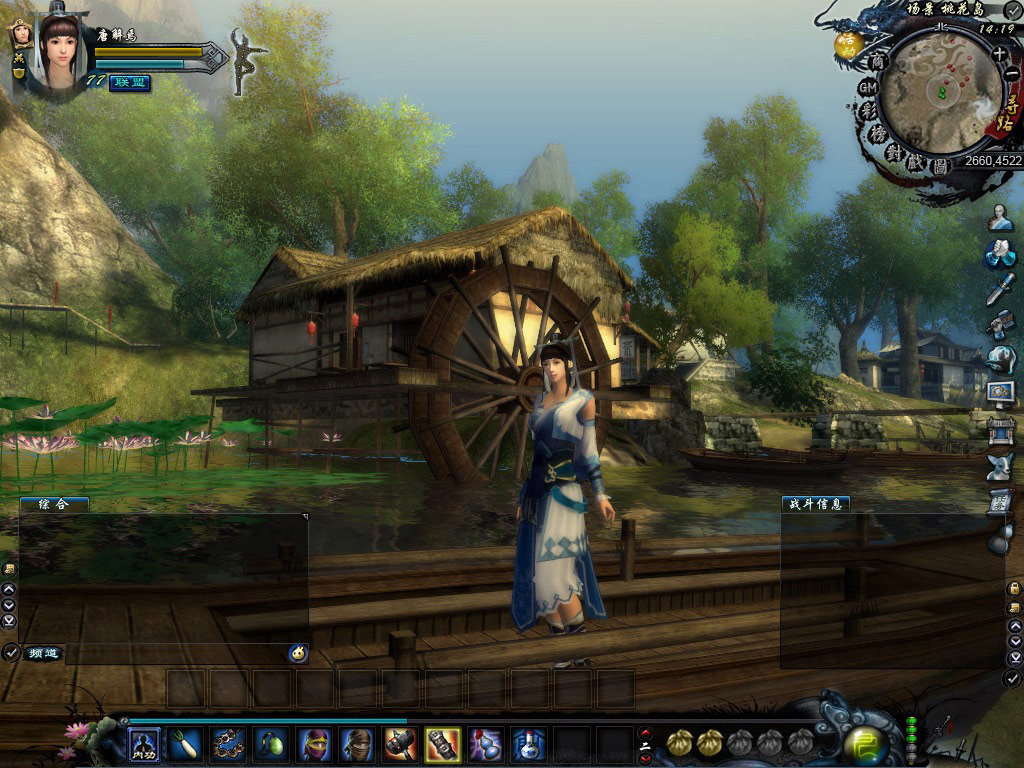The image size is (1024, 768).
Task: Click the minimap's minus zoom-out button
Action: [x=1010, y=74]
